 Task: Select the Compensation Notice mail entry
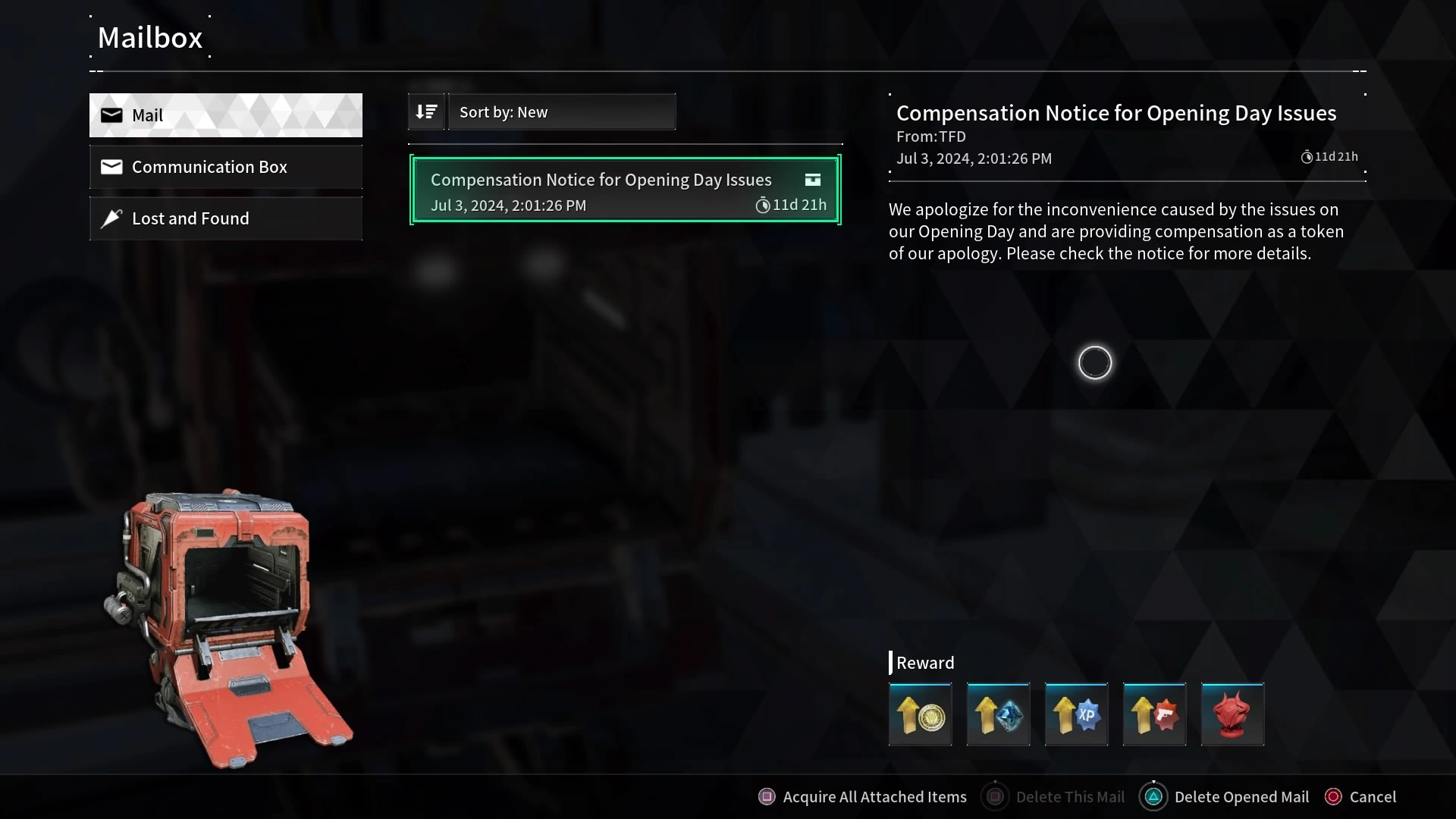625,190
